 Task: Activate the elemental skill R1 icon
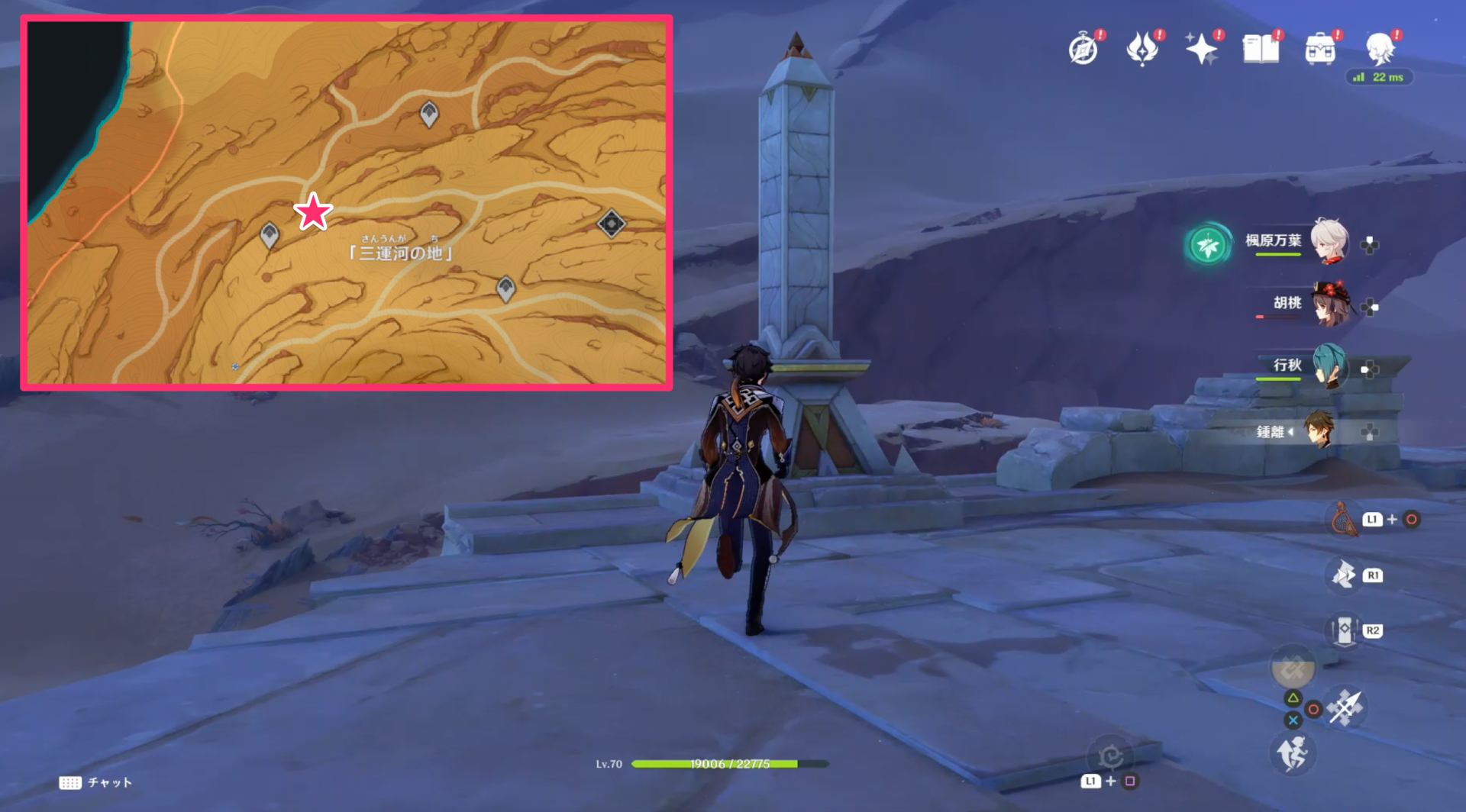pyautogui.click(x=1344, y=576)
